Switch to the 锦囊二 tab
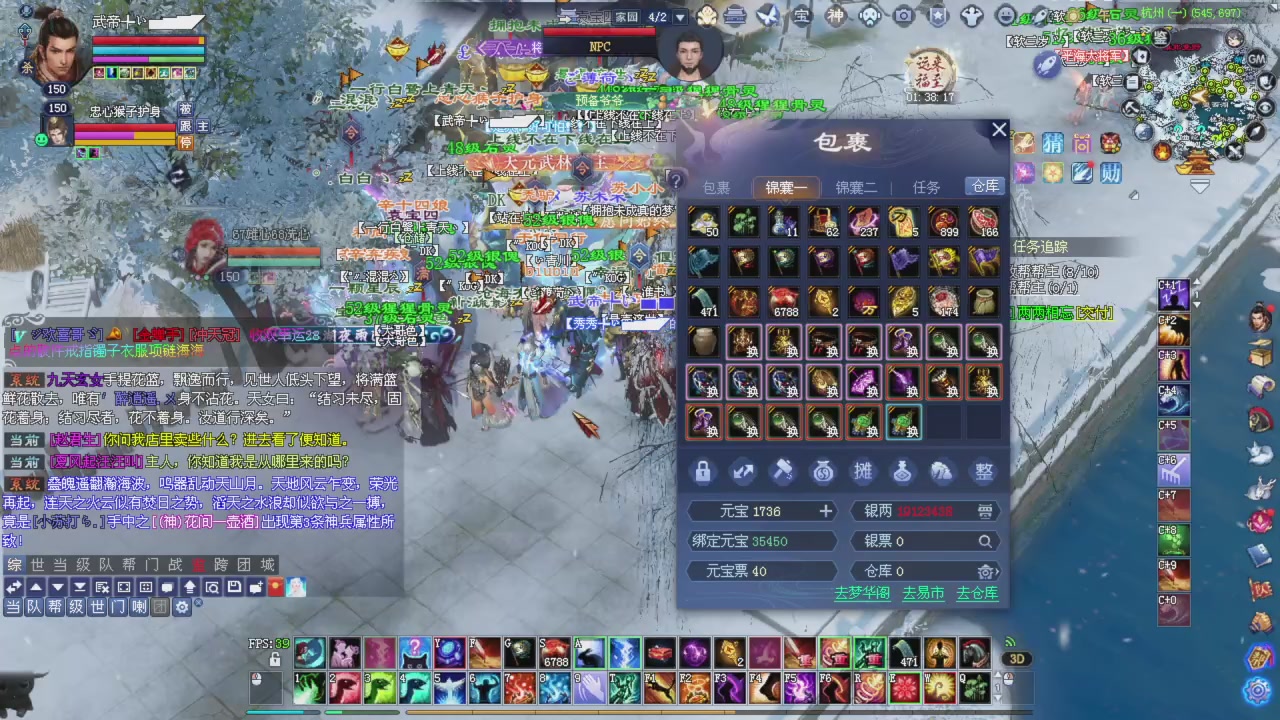 pyautogui.click(x=856, y=187)
